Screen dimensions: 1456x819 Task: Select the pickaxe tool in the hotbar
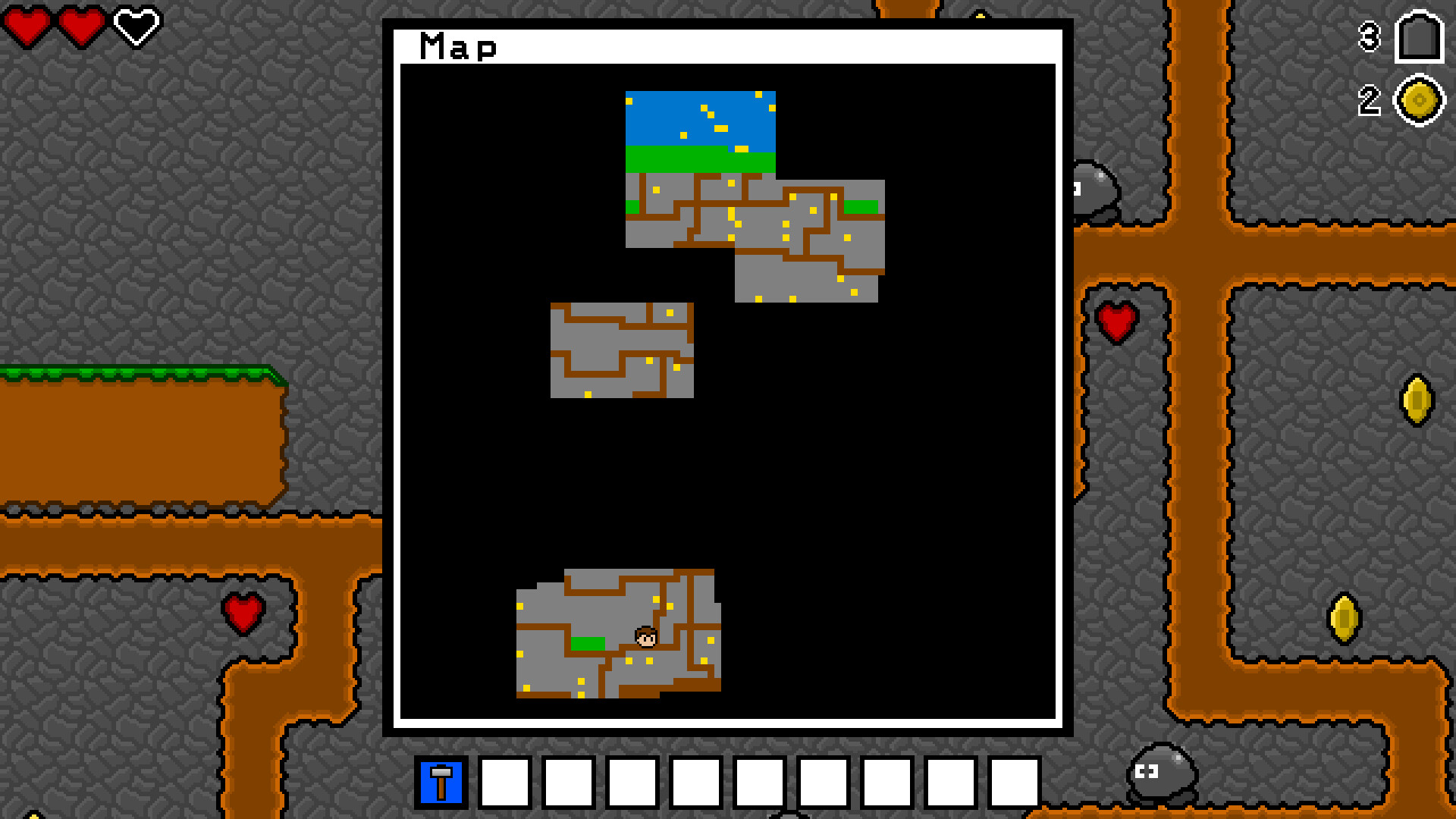pyautogui.click(x=441, y=782)
